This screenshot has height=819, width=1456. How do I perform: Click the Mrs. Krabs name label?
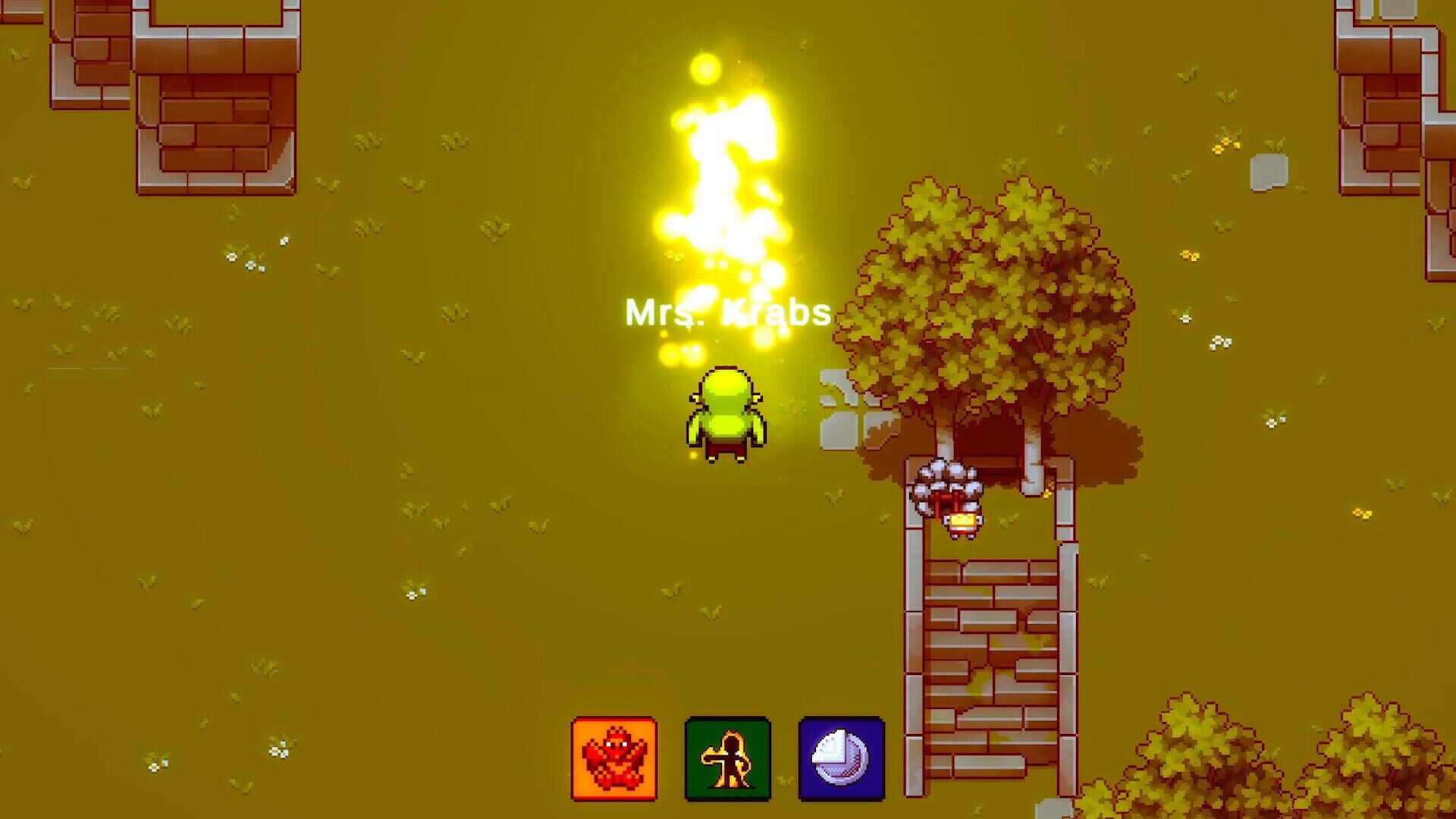[x=726, y=311]
